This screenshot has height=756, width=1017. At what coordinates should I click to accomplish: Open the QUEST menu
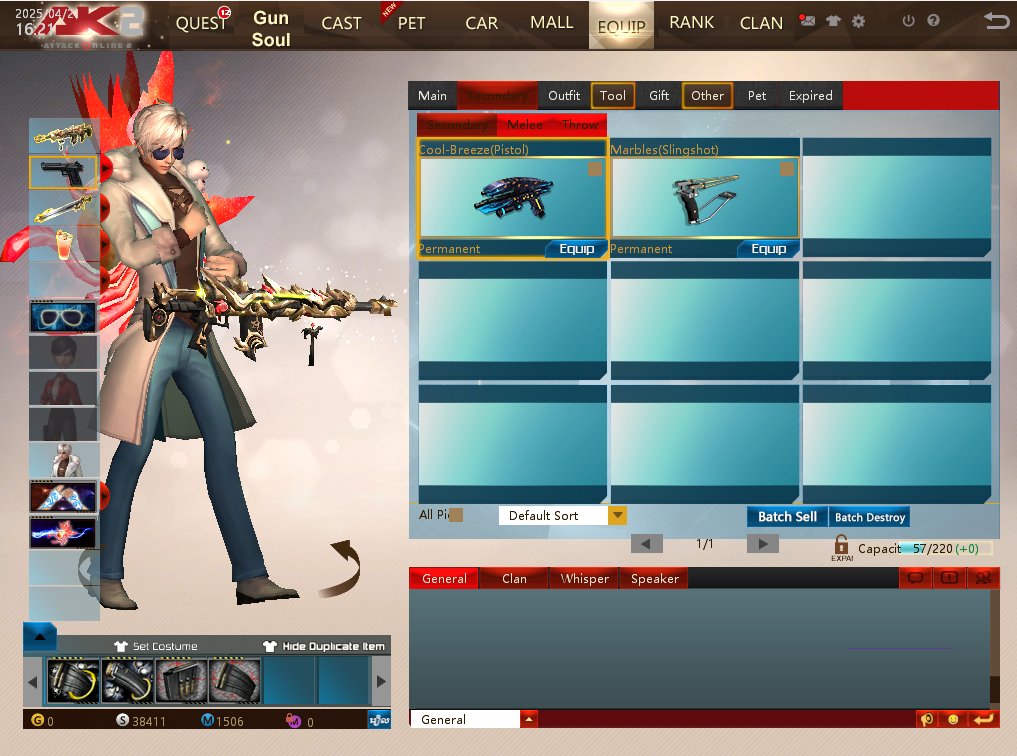[200, 24]
